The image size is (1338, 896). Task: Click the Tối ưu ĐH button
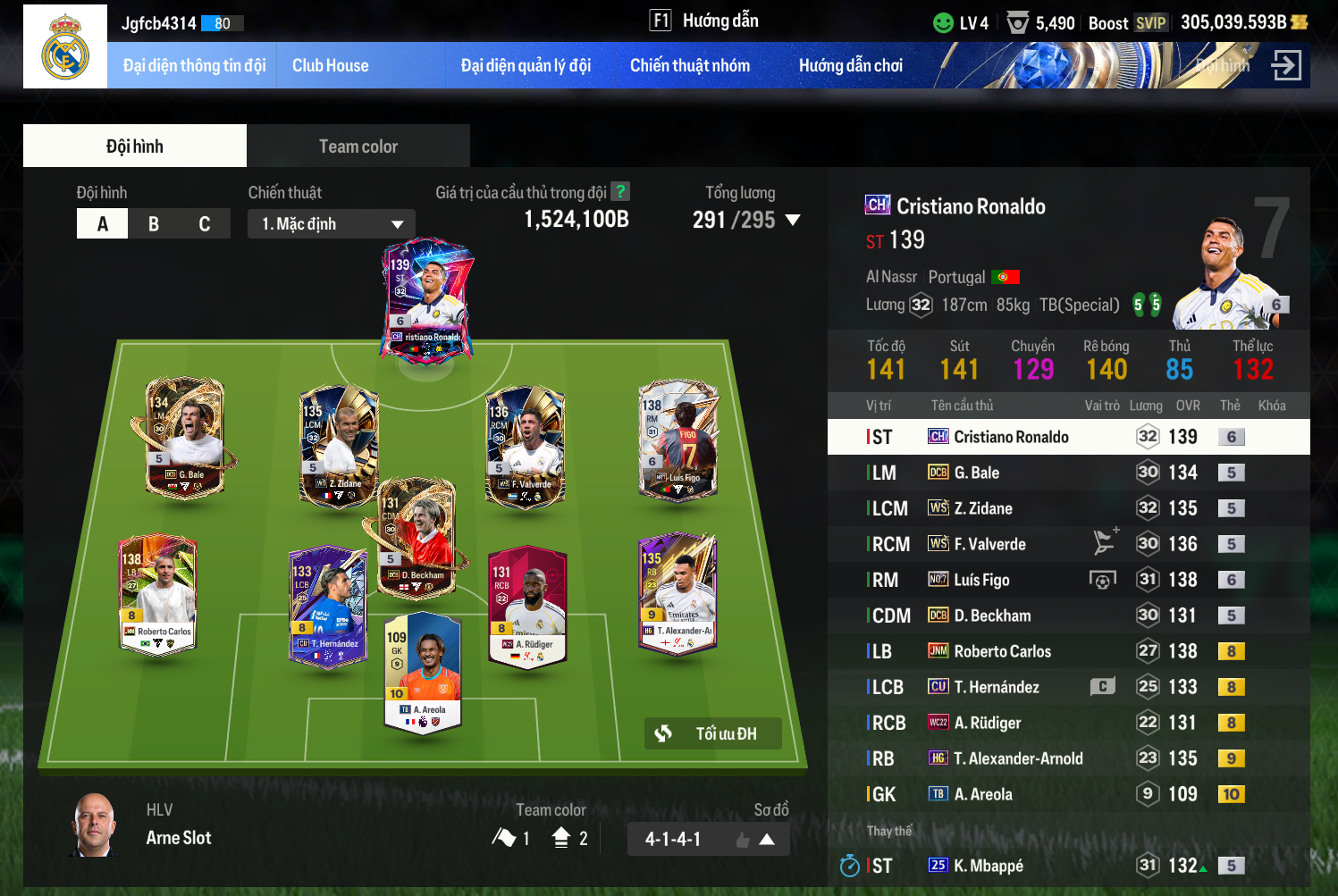[x=713, y=733]
